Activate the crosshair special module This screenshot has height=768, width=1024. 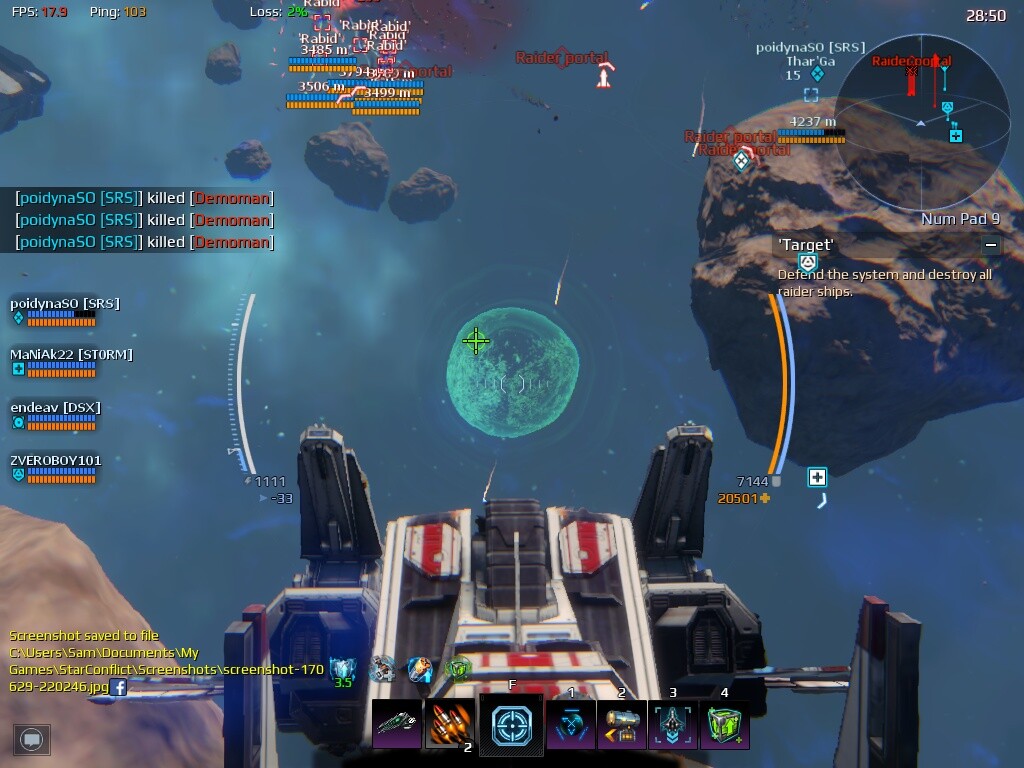511,725
